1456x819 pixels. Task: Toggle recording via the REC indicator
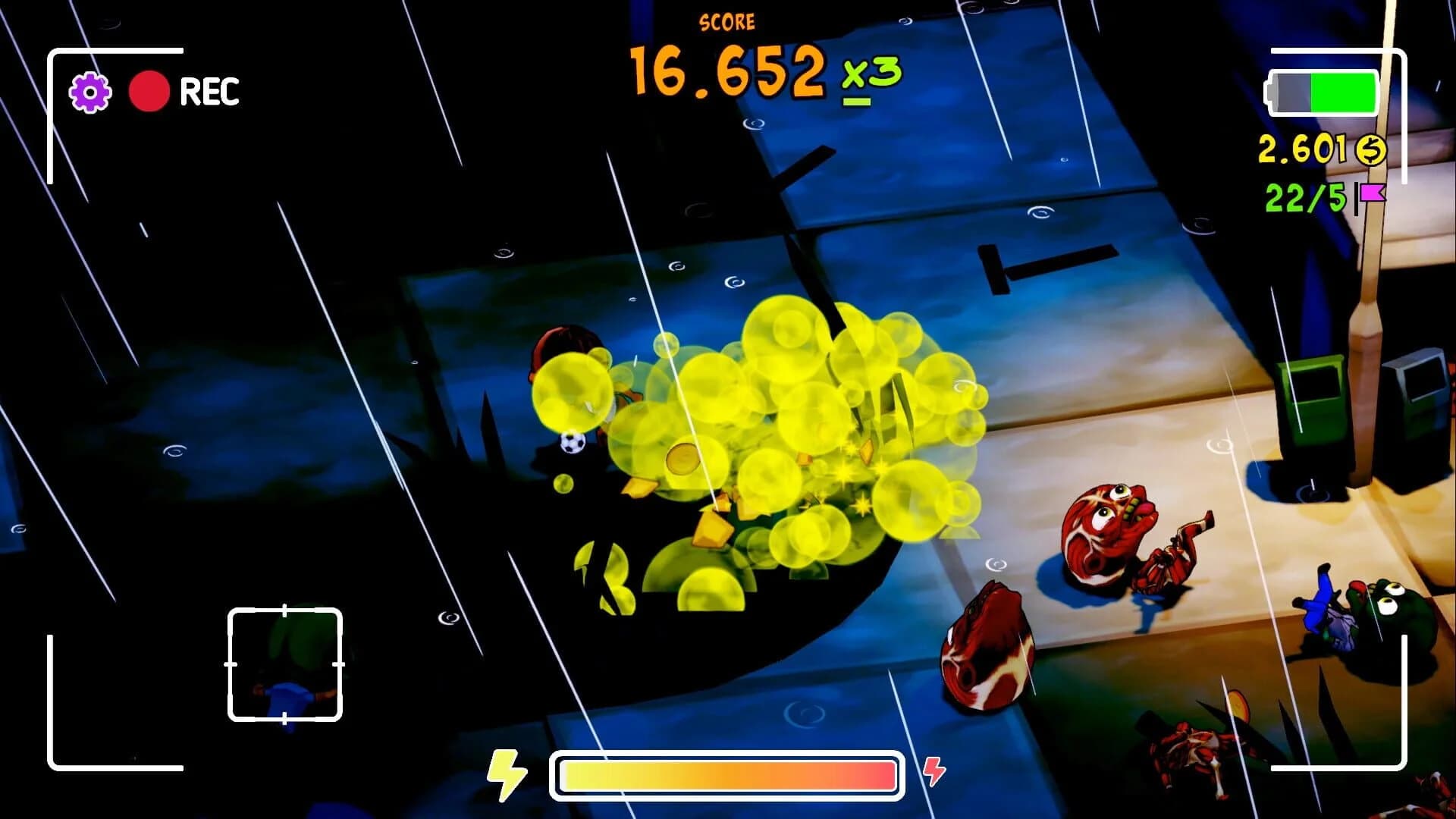(x=209, y=93)
